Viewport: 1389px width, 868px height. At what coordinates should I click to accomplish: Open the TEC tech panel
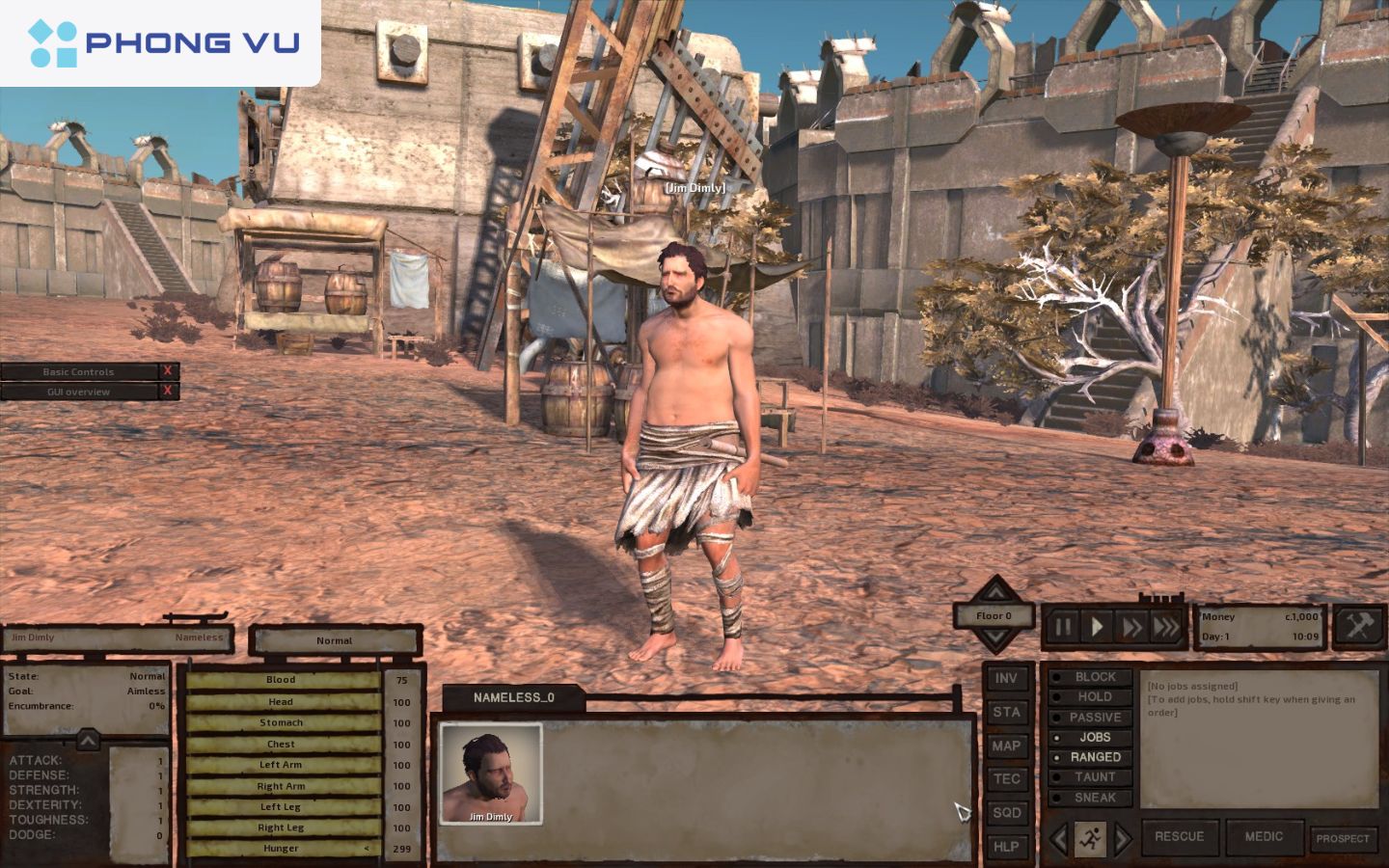pyautogui.click(x=1006, y=779)
